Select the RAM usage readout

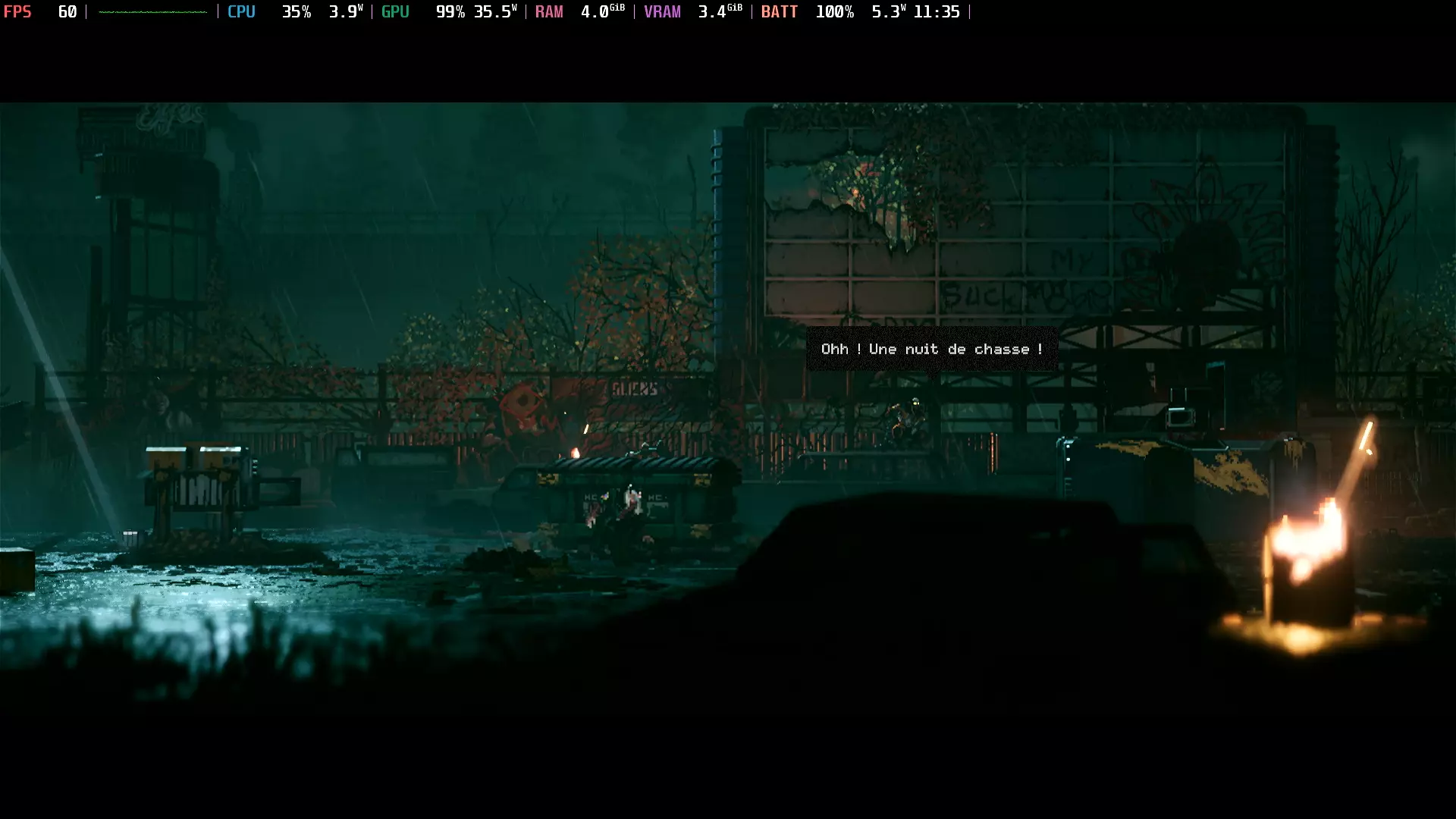click(549, 11)
